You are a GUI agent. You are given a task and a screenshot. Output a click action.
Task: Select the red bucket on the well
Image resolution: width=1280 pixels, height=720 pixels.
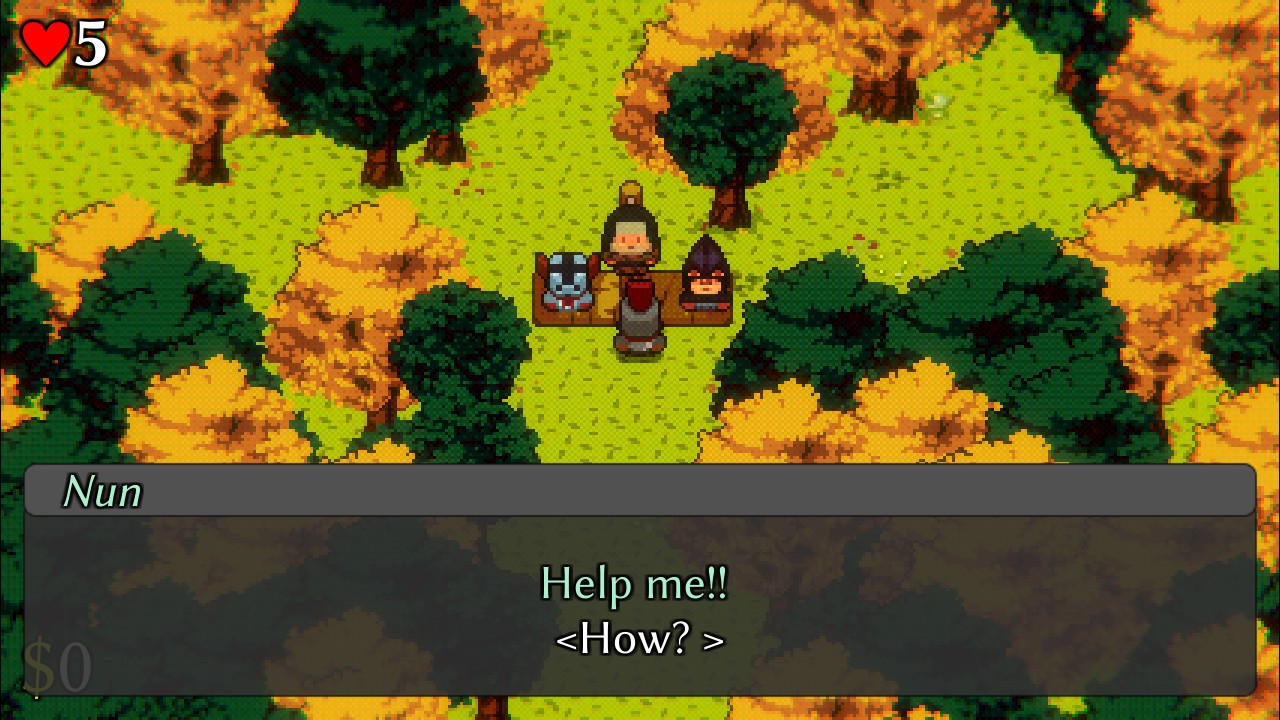pyautogui.click(x=638, y=295)
